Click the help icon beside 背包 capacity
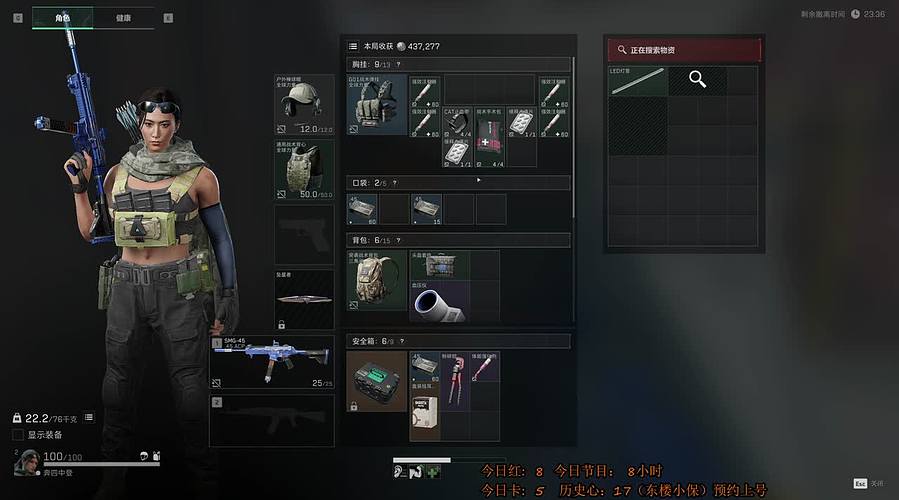Image resolution: width=899 pixels, height=500 pixels. click(398, 241)
